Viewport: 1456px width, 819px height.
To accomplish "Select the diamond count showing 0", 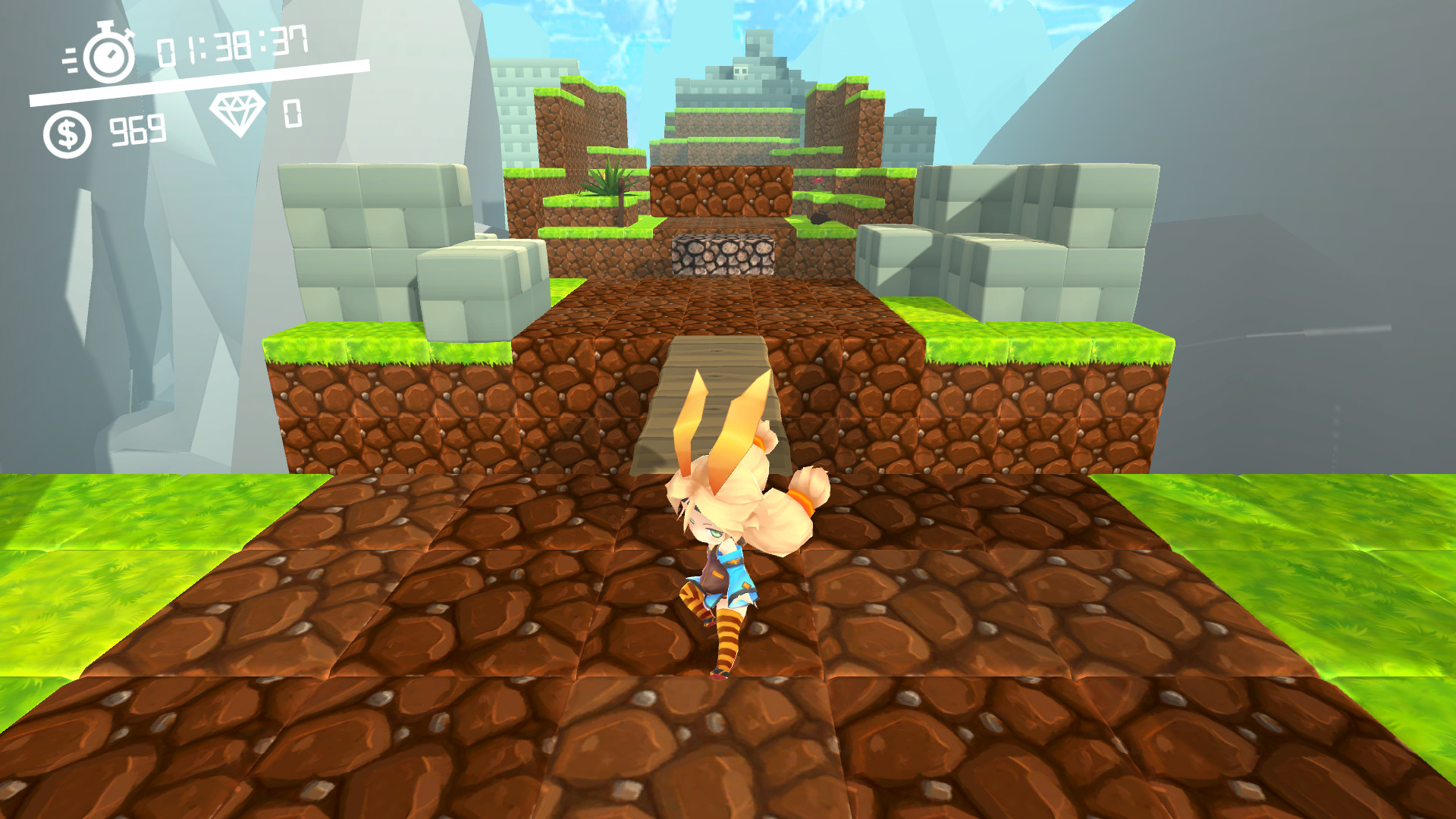I will coord(292,115).
